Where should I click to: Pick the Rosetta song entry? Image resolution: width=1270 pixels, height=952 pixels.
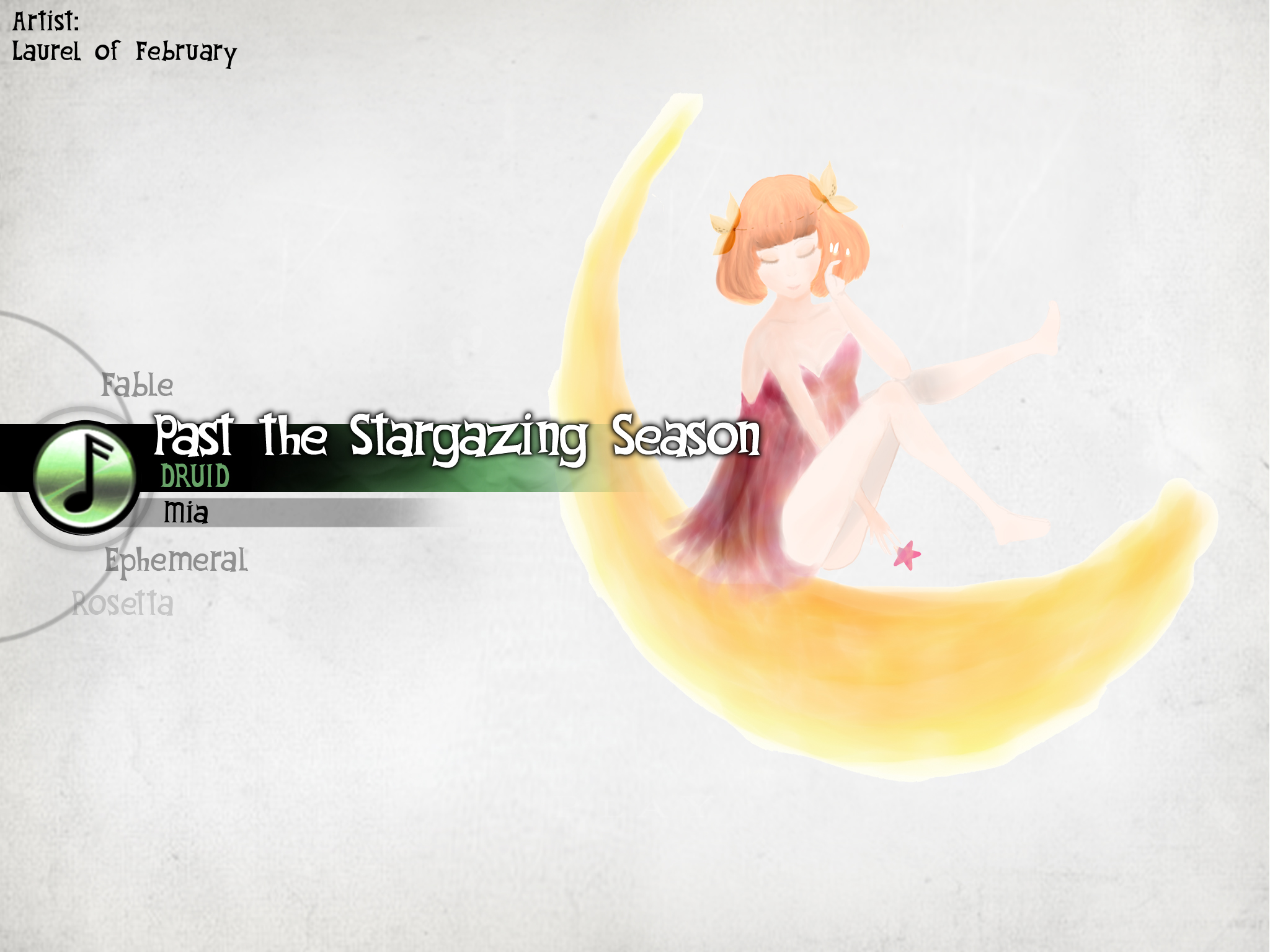[x=123, y=604]
